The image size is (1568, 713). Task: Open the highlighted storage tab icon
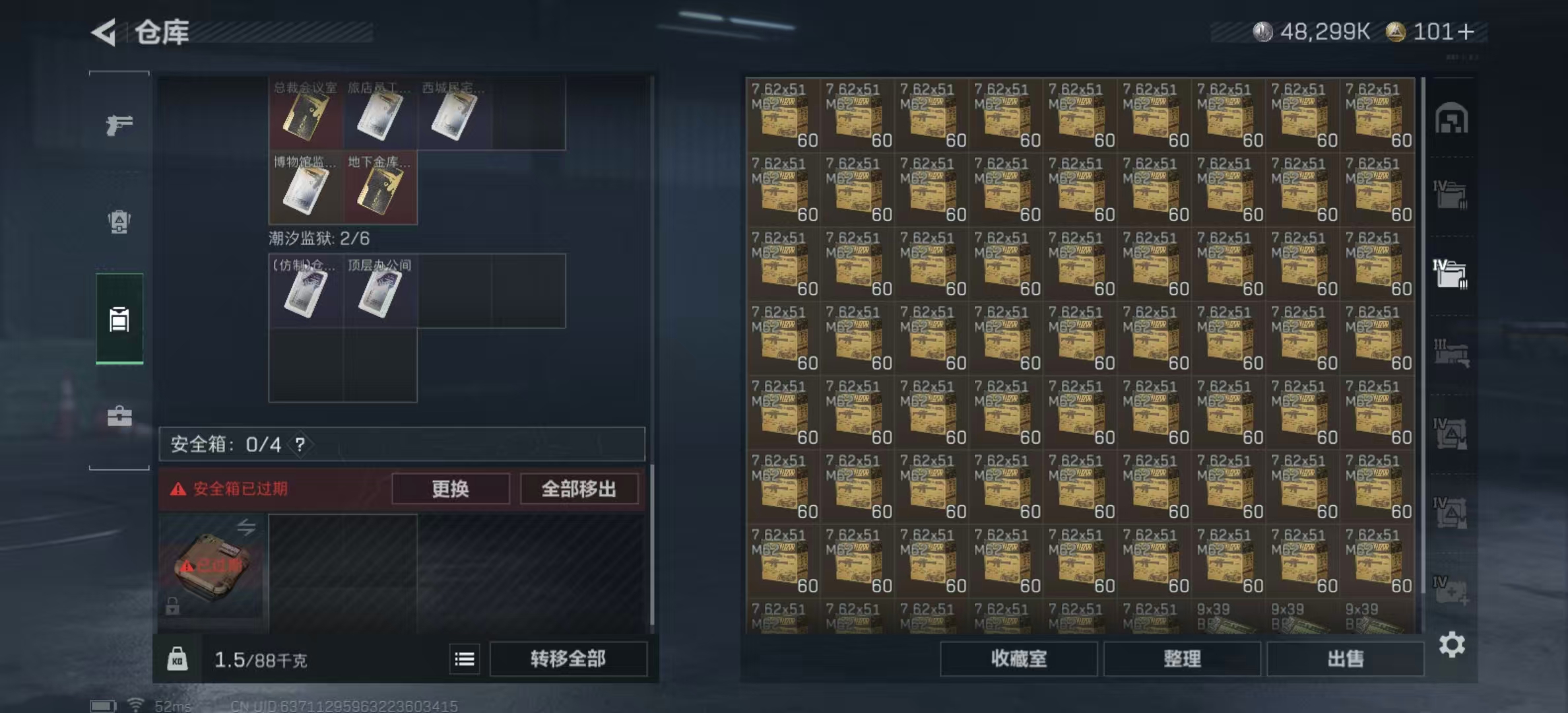pyautogui.click(x=119, y=320)
